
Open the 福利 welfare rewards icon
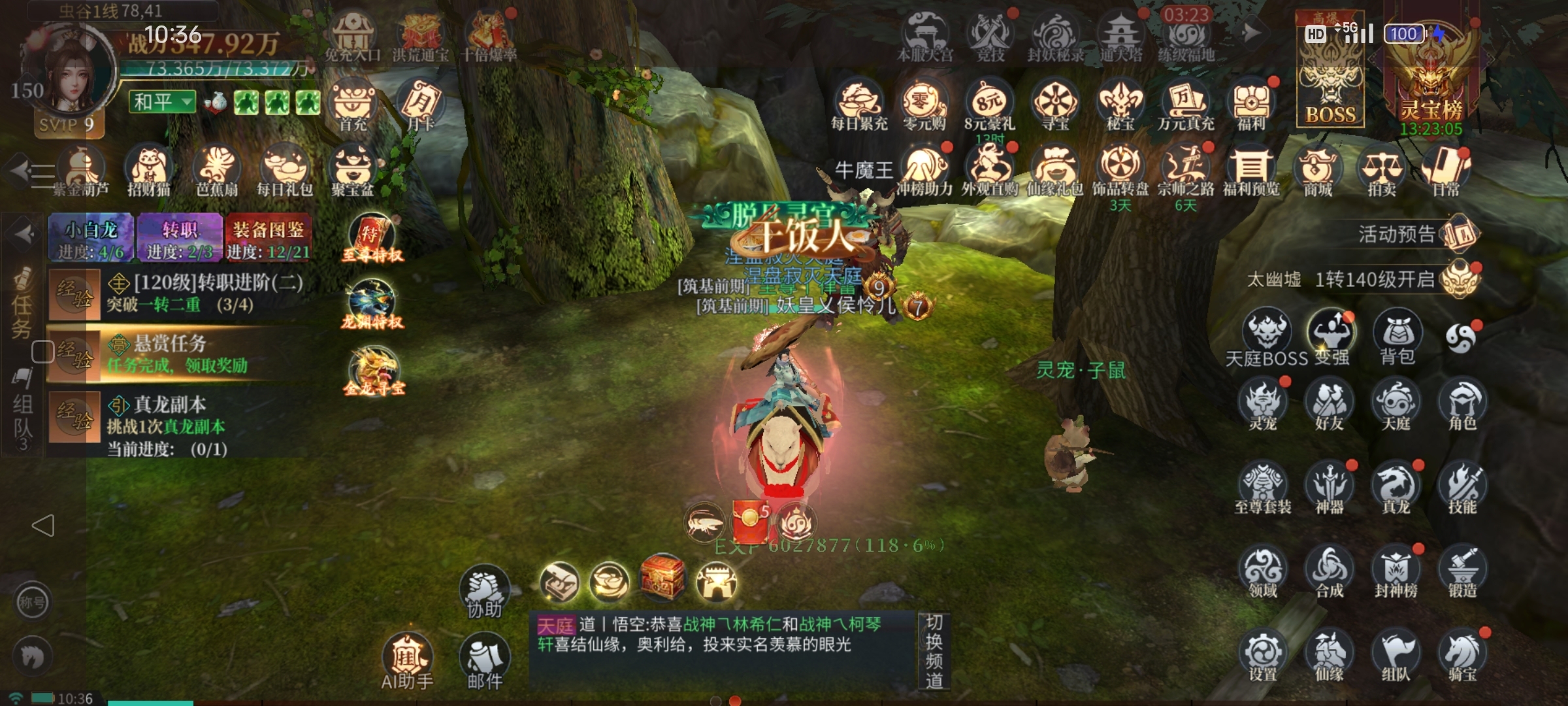pyautogui.click(x=1250, y=105)
